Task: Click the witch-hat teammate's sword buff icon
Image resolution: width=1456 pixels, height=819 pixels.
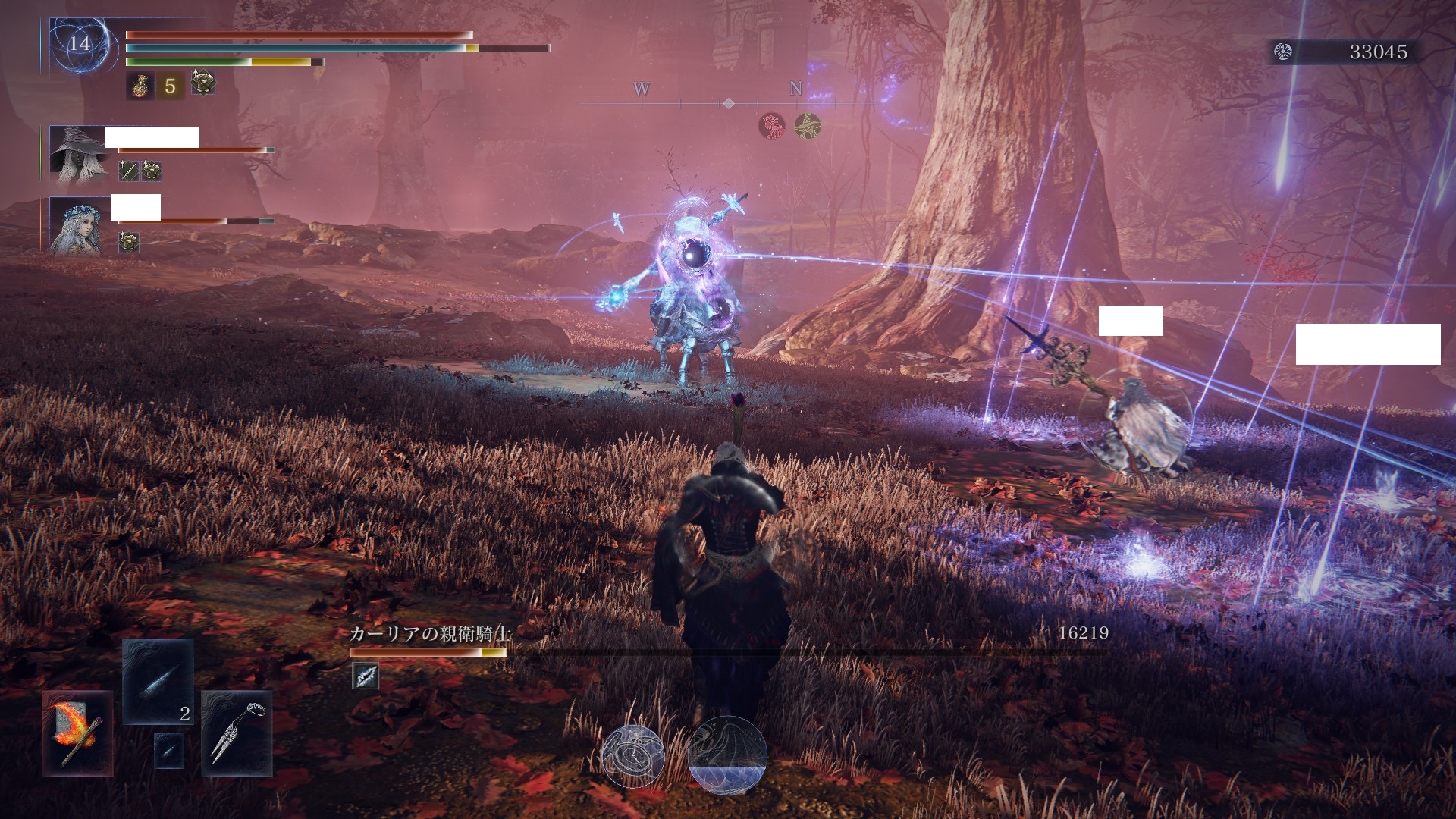Action: pyautogui.click(x=129, y=171)
